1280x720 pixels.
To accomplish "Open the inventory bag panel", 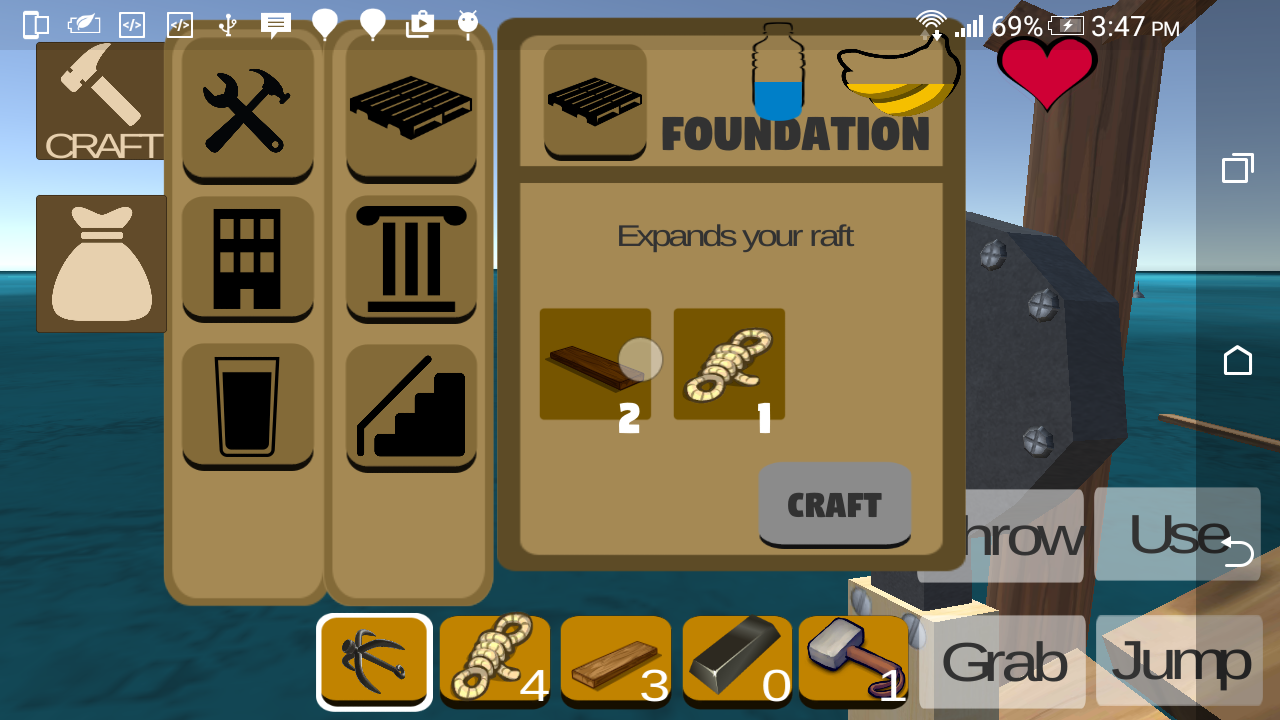I will click(100, 263).
